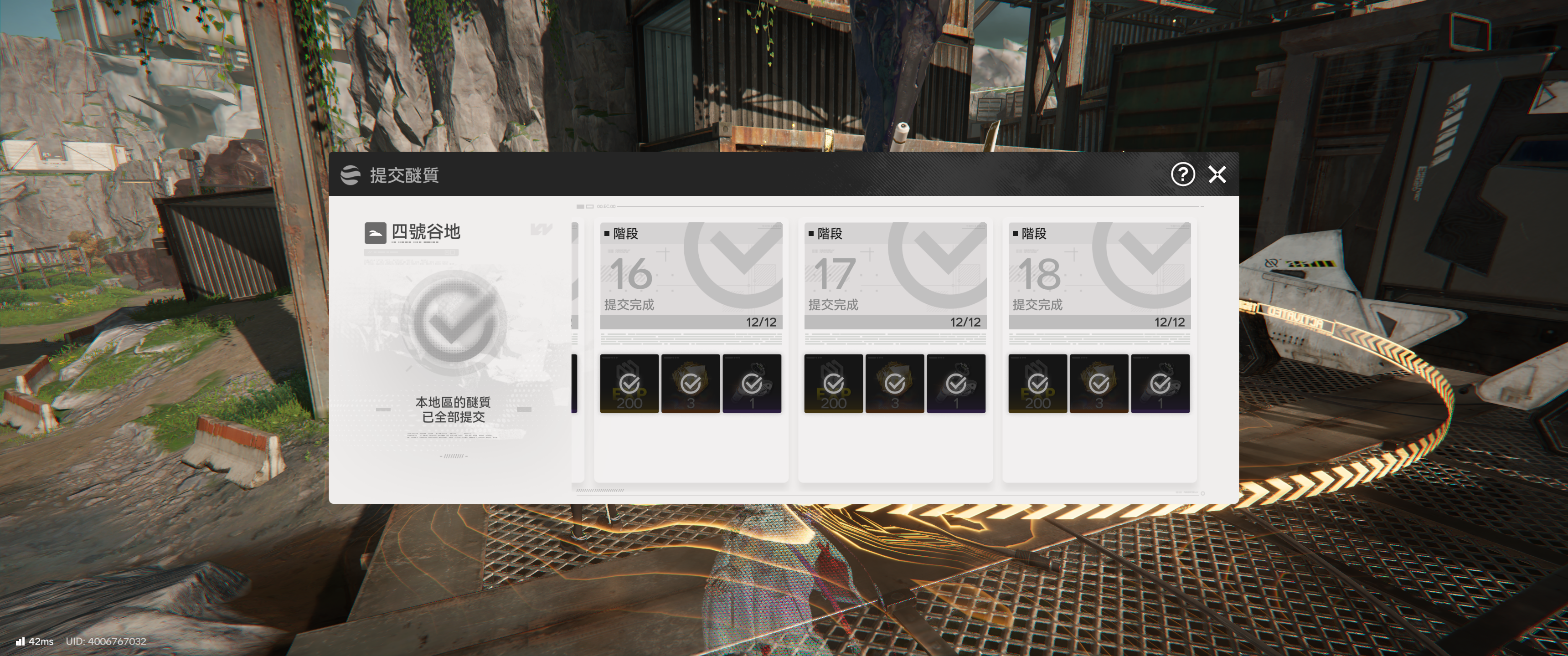View stage 16's reward with quantity 3
The height and width of the screenshot is (656, 1568).
pos(690,384)
